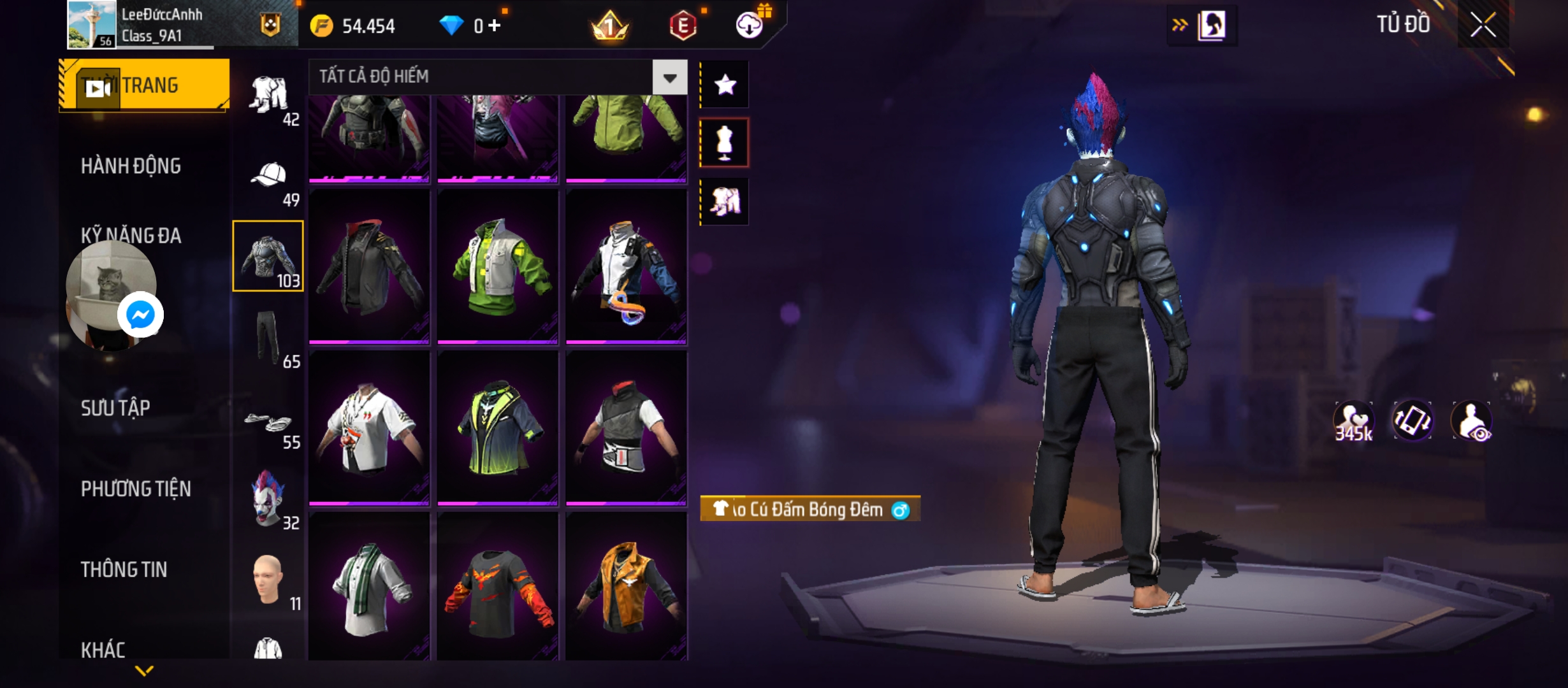Open the Messenger chat head overlay

coord(140,315)
